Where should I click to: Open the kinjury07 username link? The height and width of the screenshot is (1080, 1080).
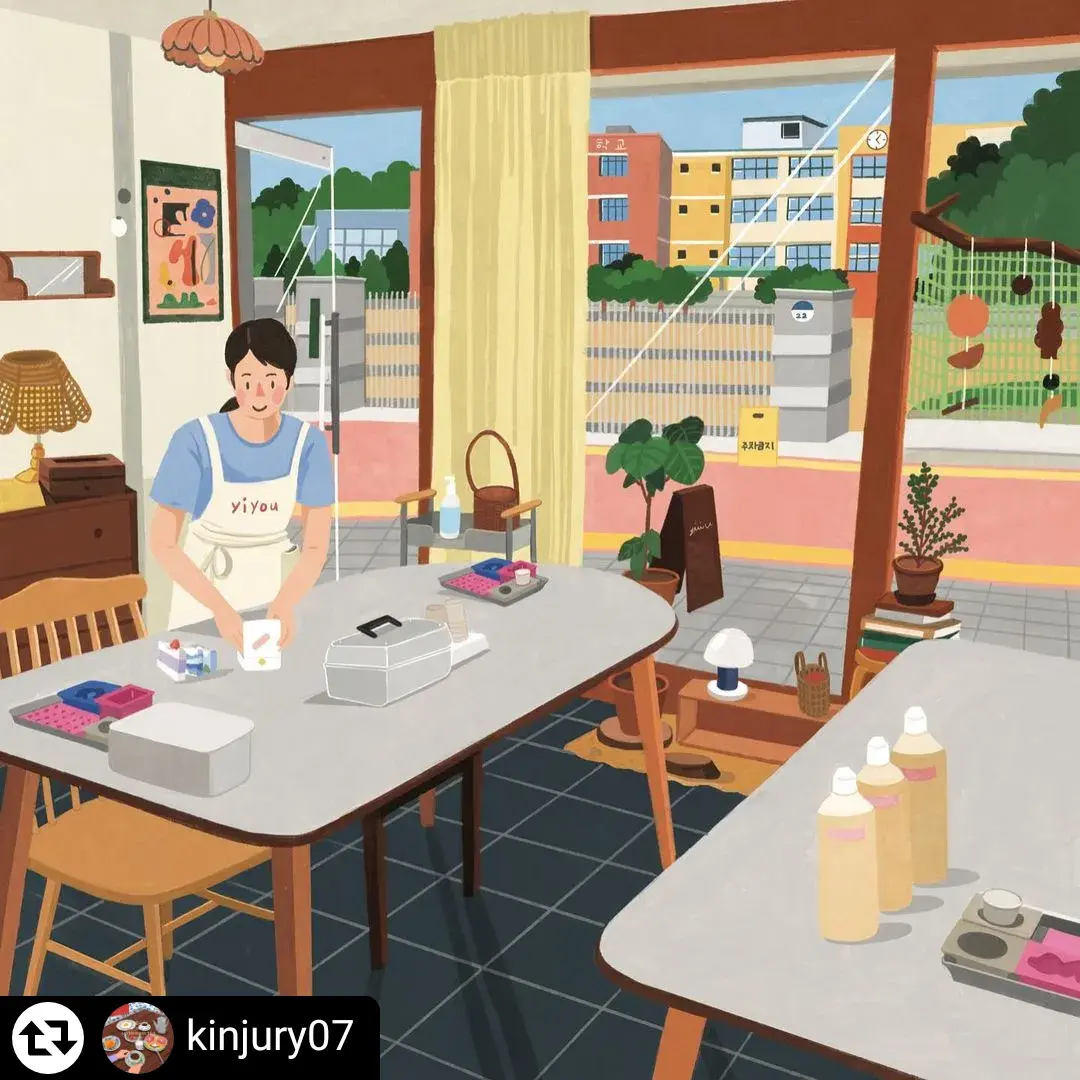[269, 1037]
